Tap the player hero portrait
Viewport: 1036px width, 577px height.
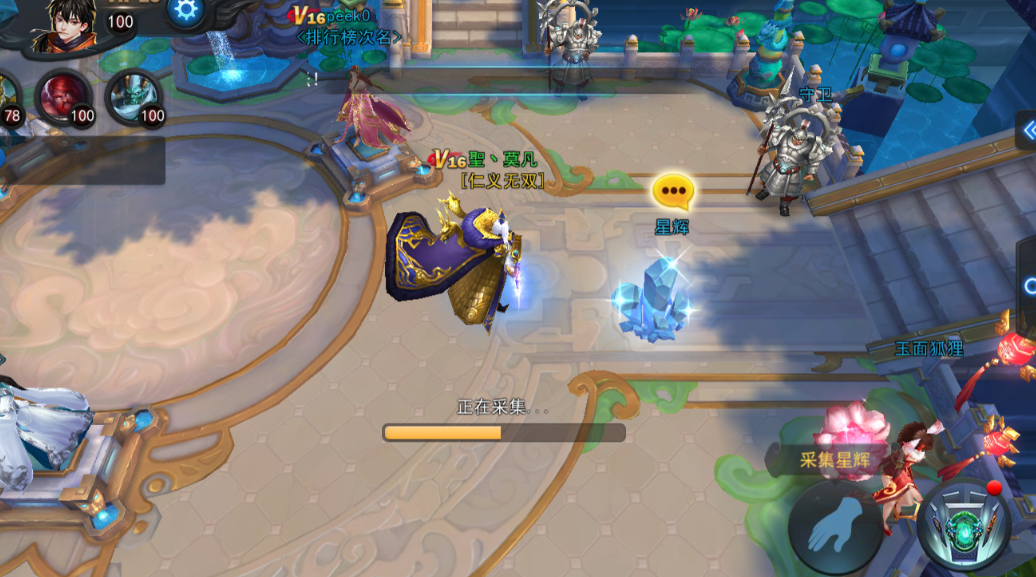(x=64, y=24)
